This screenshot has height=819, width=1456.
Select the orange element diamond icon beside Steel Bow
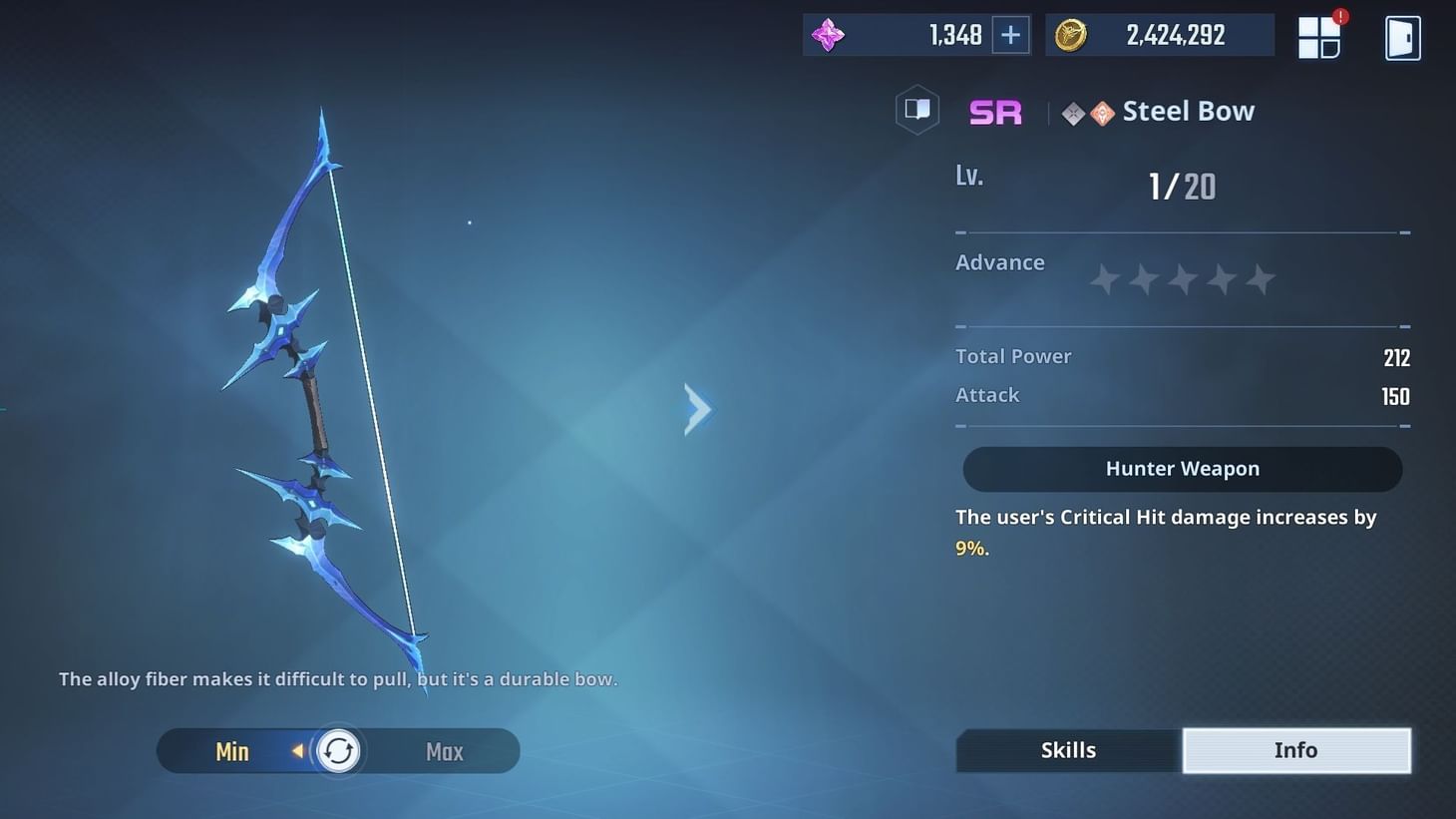point(1101,112)
